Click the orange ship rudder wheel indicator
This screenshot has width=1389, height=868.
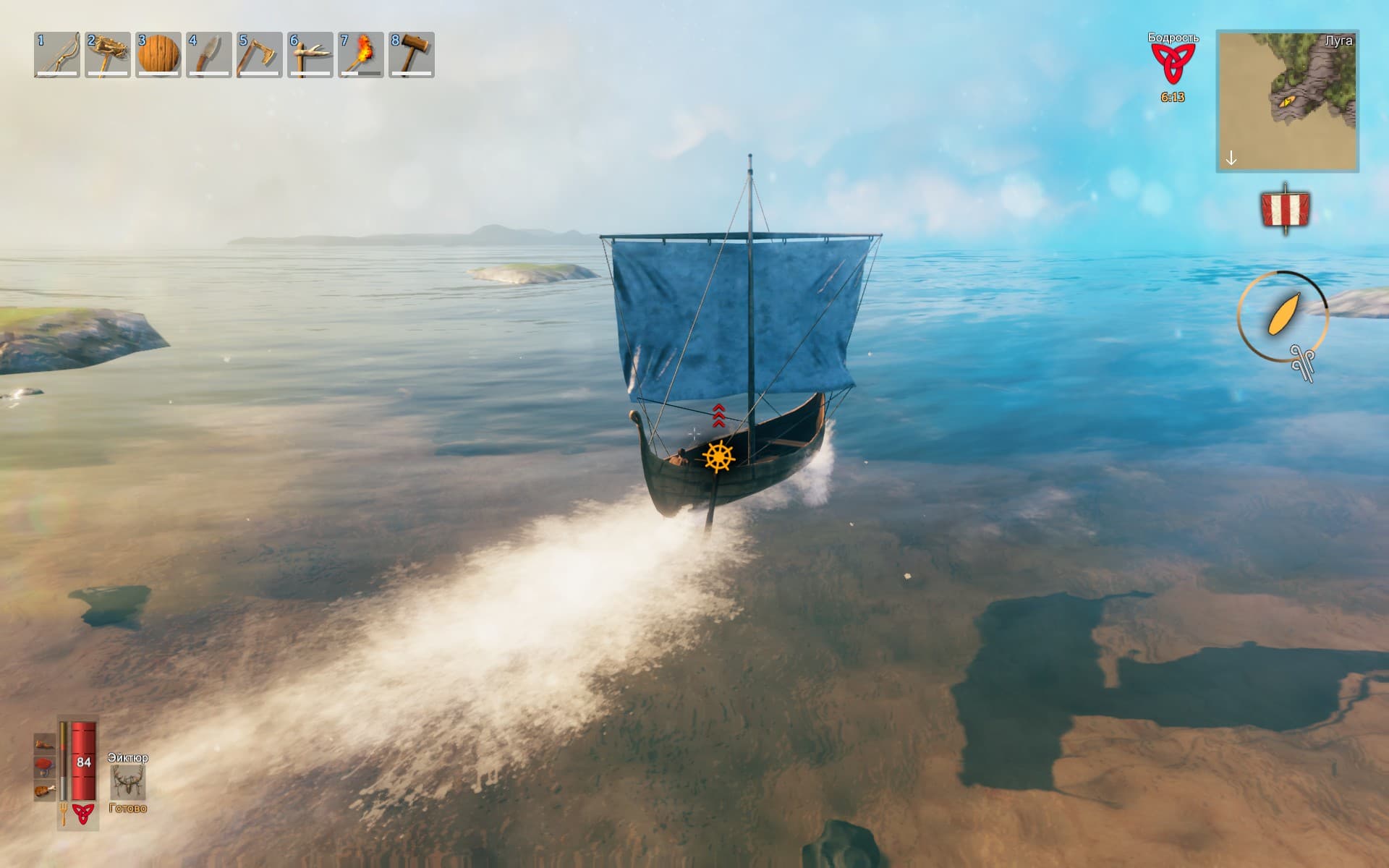[718, 456]
